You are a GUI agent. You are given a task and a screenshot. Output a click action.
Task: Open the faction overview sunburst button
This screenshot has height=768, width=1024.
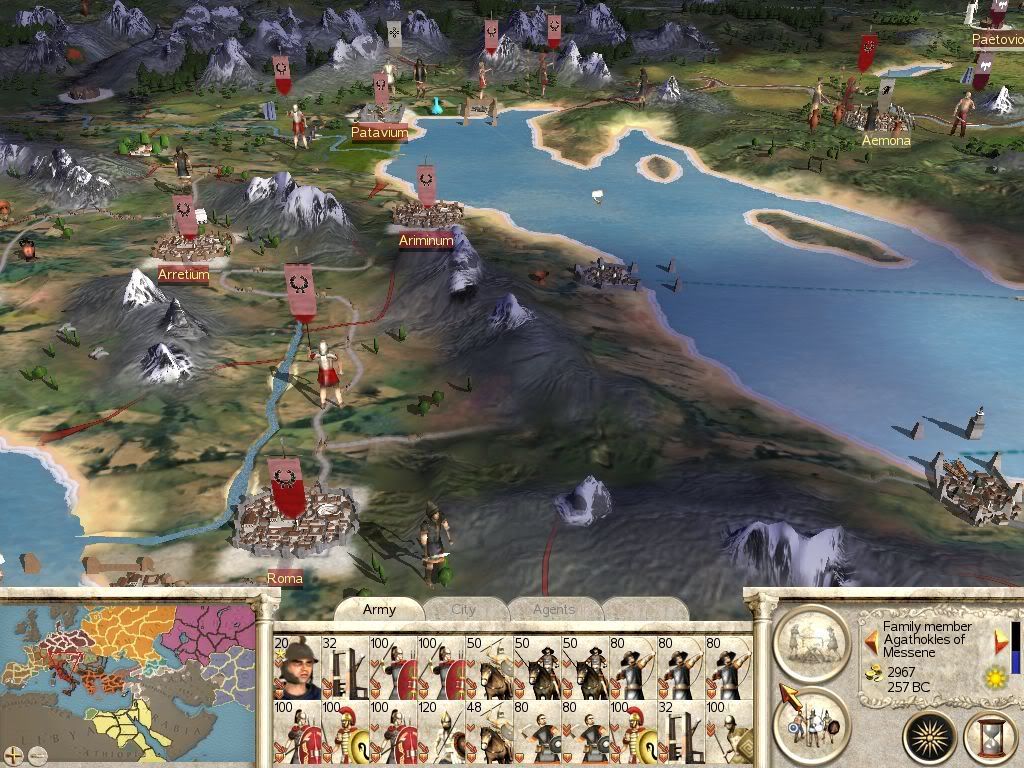930,736
